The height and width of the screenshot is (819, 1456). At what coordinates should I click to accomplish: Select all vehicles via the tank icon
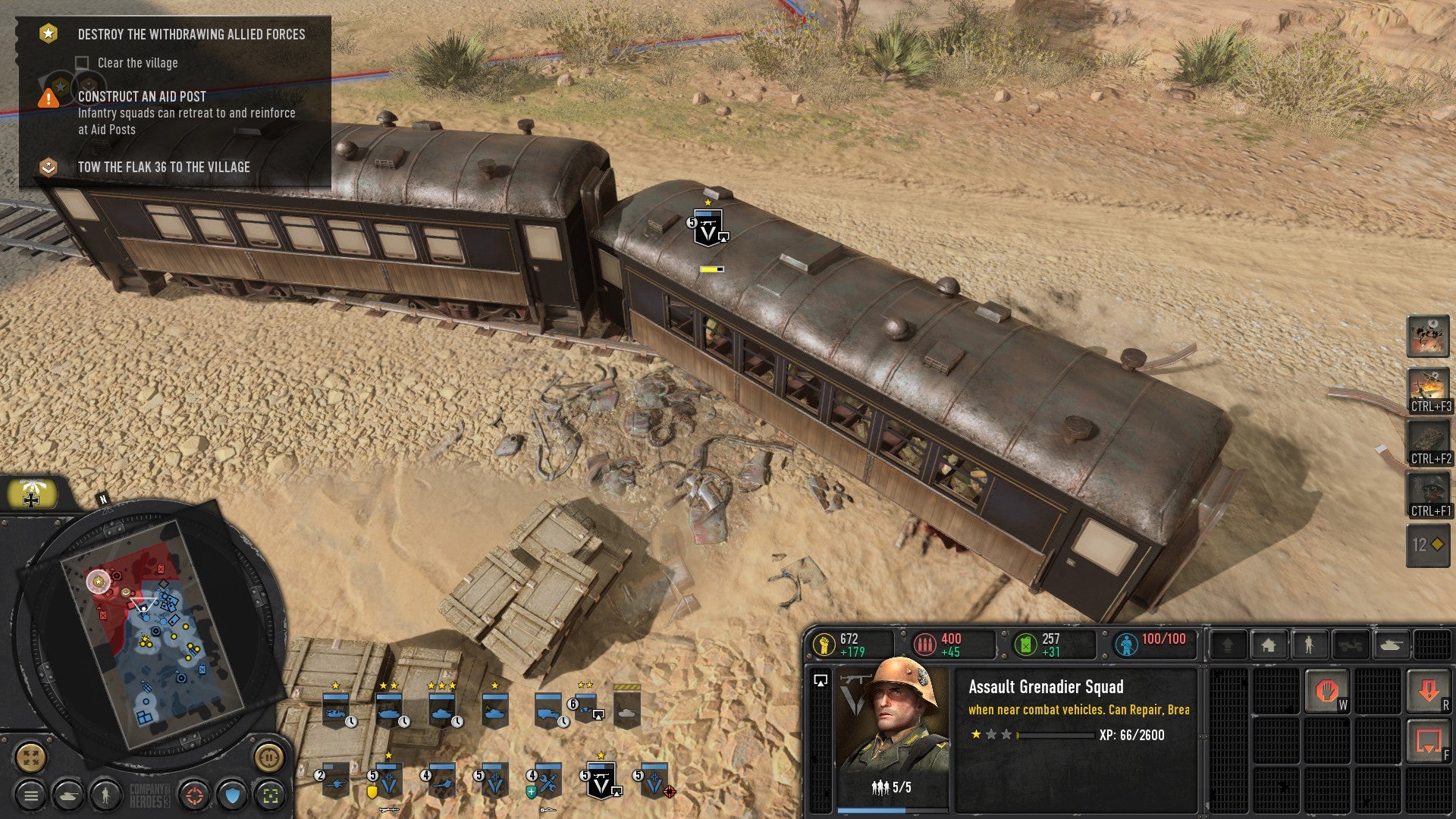point(69,795)
